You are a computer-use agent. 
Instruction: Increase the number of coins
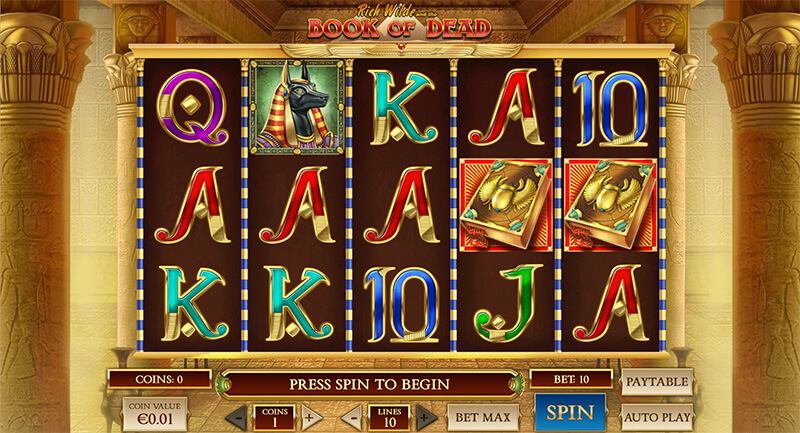[310, 416]
